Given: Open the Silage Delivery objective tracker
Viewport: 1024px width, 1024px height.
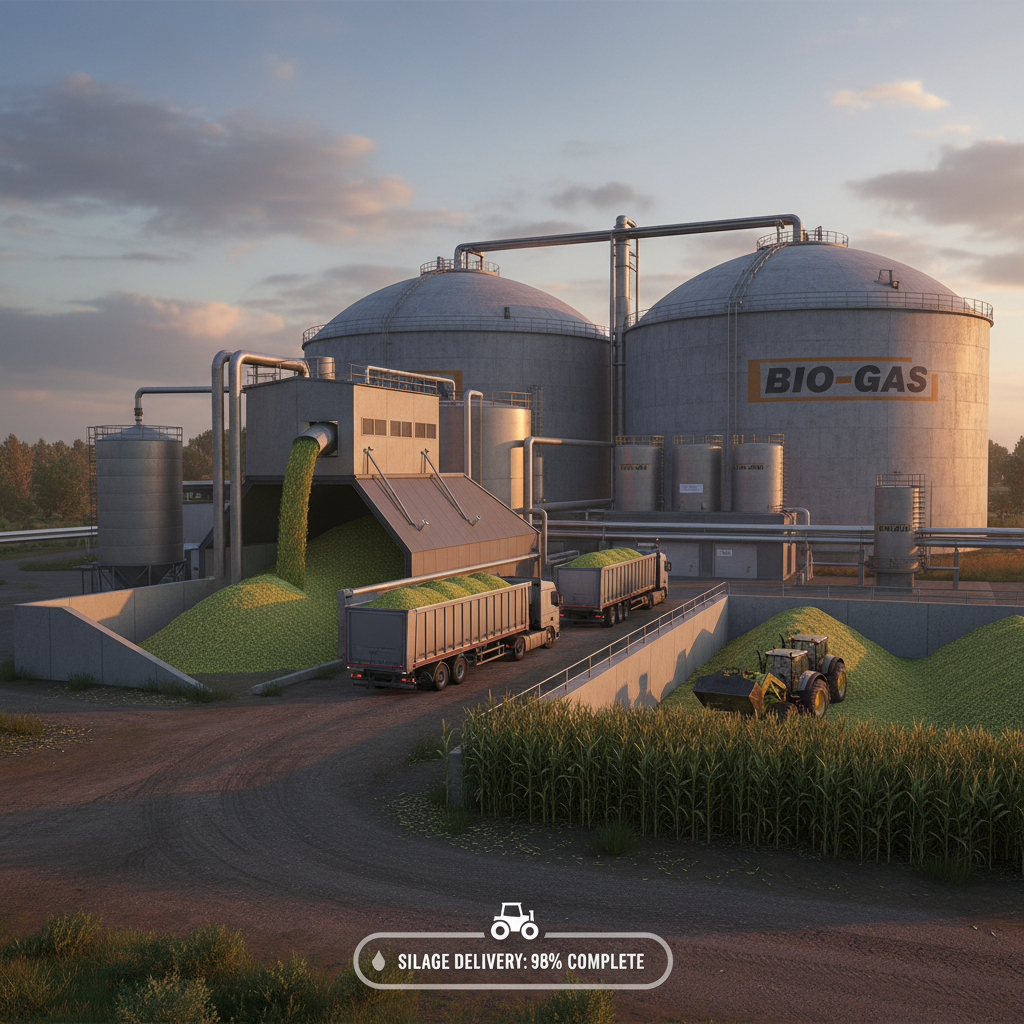Looking at the screenshot, I should point(513,961).
